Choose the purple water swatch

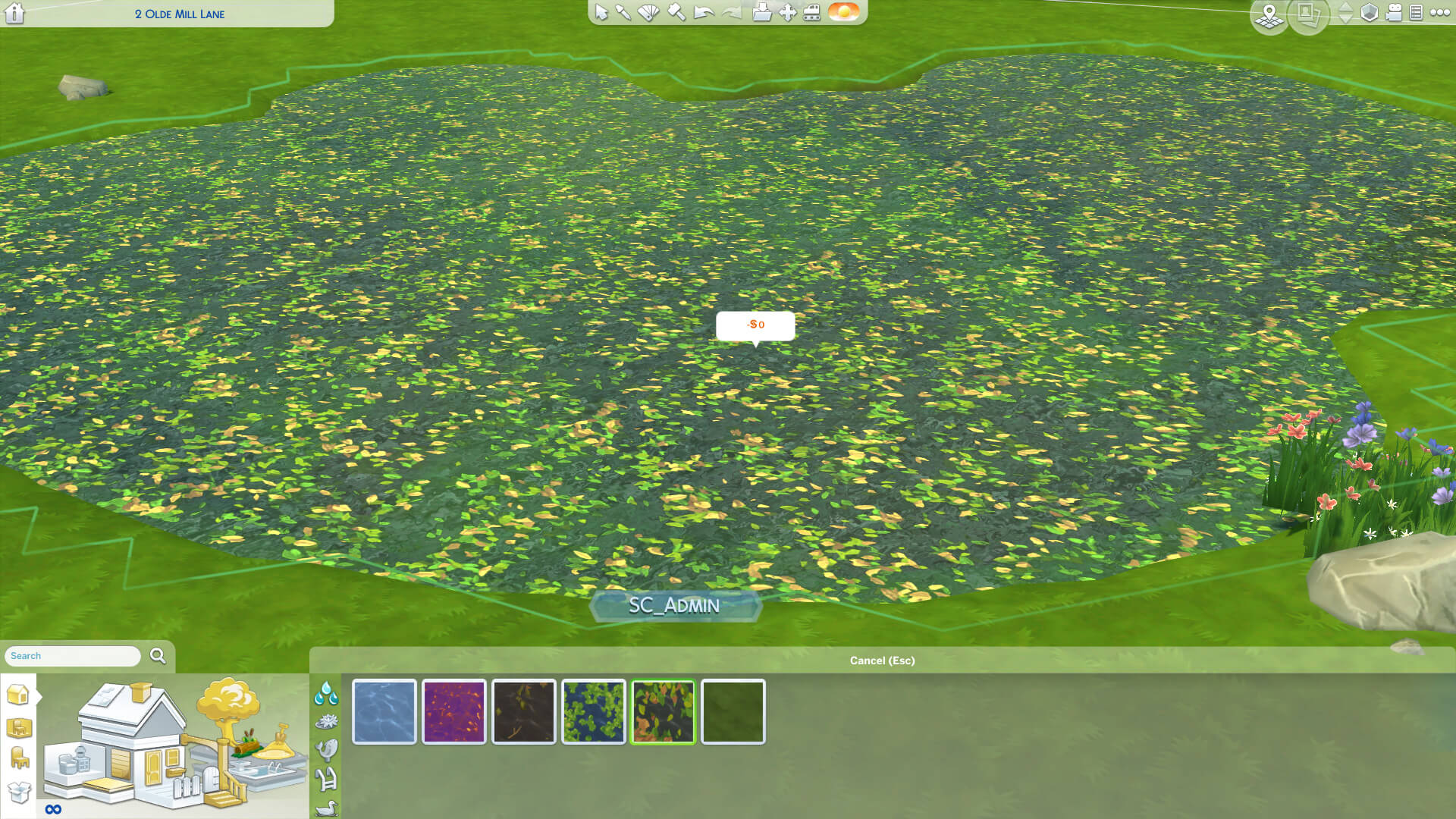tap(454, 712)
